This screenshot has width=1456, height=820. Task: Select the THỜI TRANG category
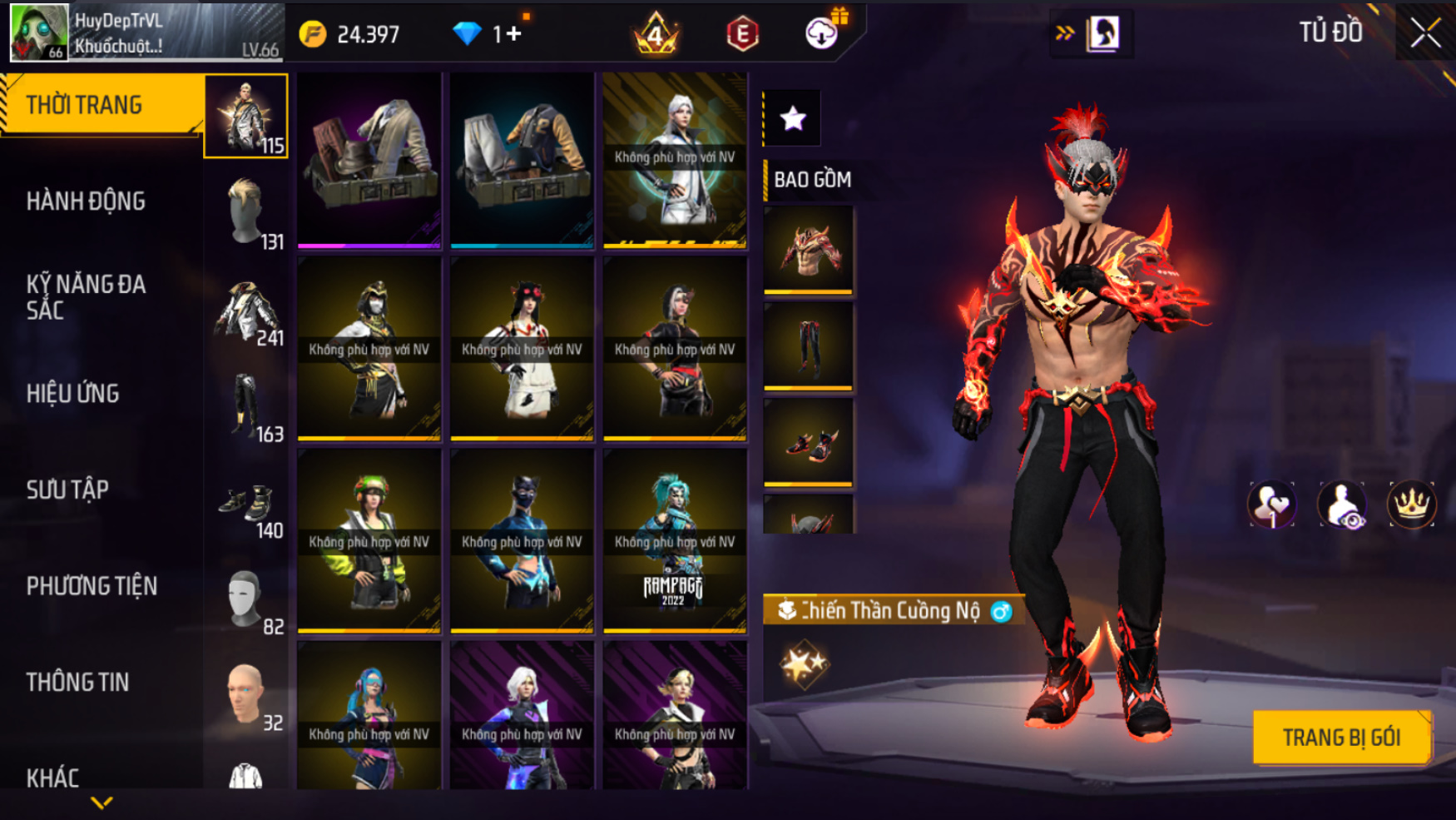84,105
